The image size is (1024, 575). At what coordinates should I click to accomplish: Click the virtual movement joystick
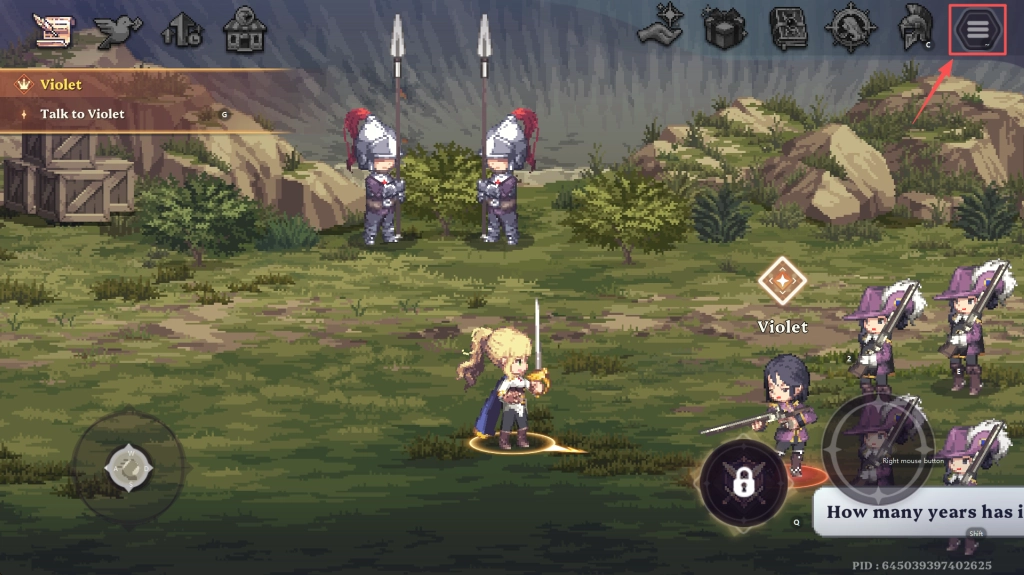pos(129,465)
